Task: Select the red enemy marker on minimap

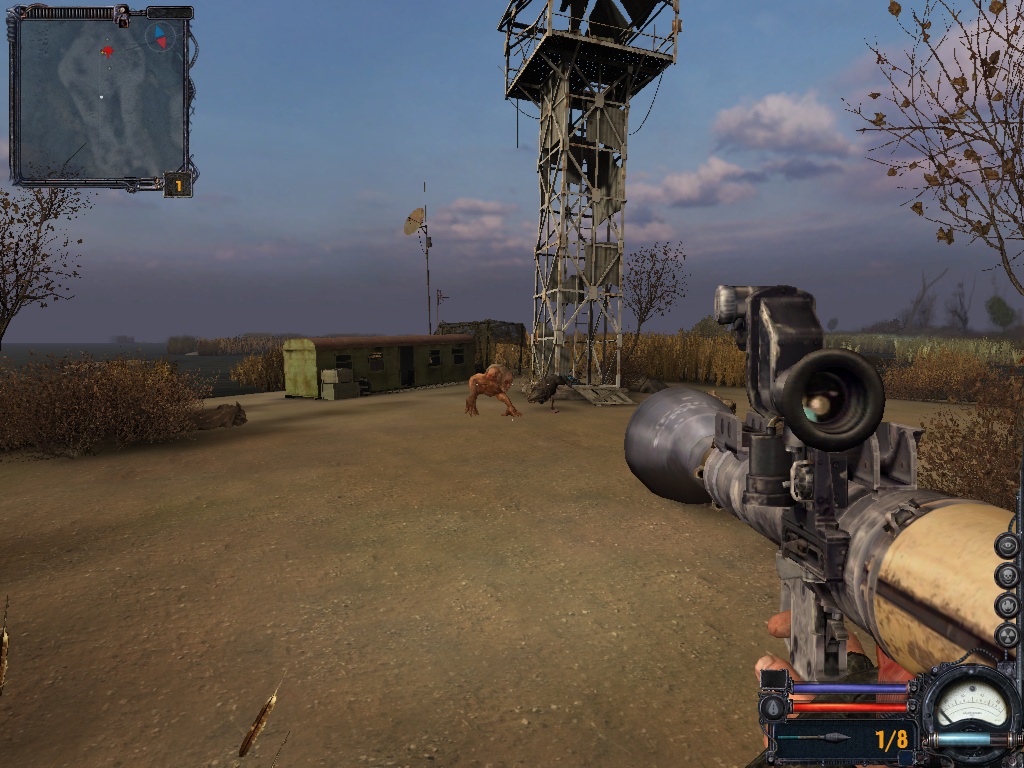Action: 107,51
